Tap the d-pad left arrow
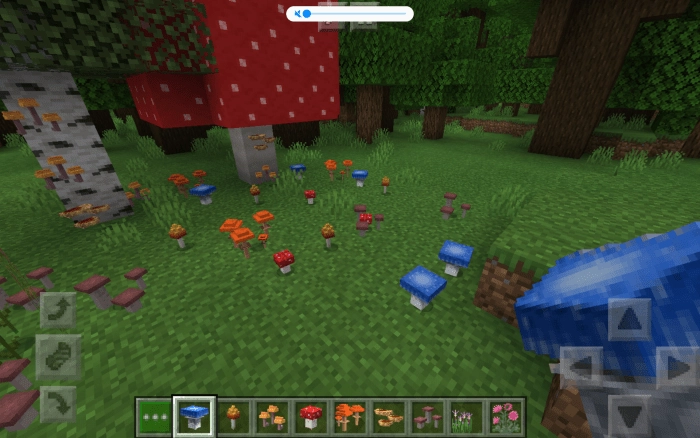Screen dimensions: 700x438 point(581,367)
